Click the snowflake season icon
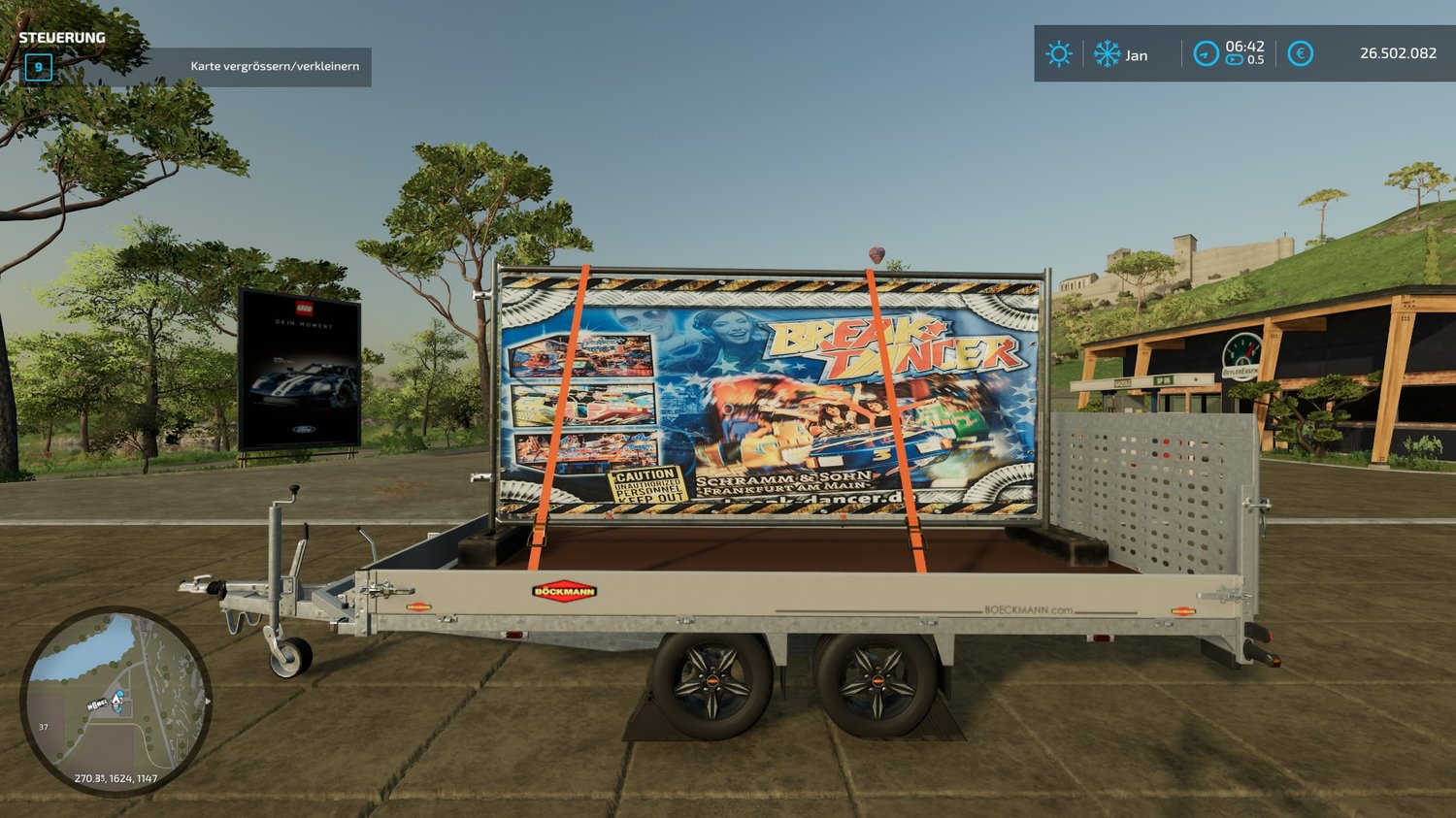The height and width of the screenshot is (818, 1456). pos(1107,53)
